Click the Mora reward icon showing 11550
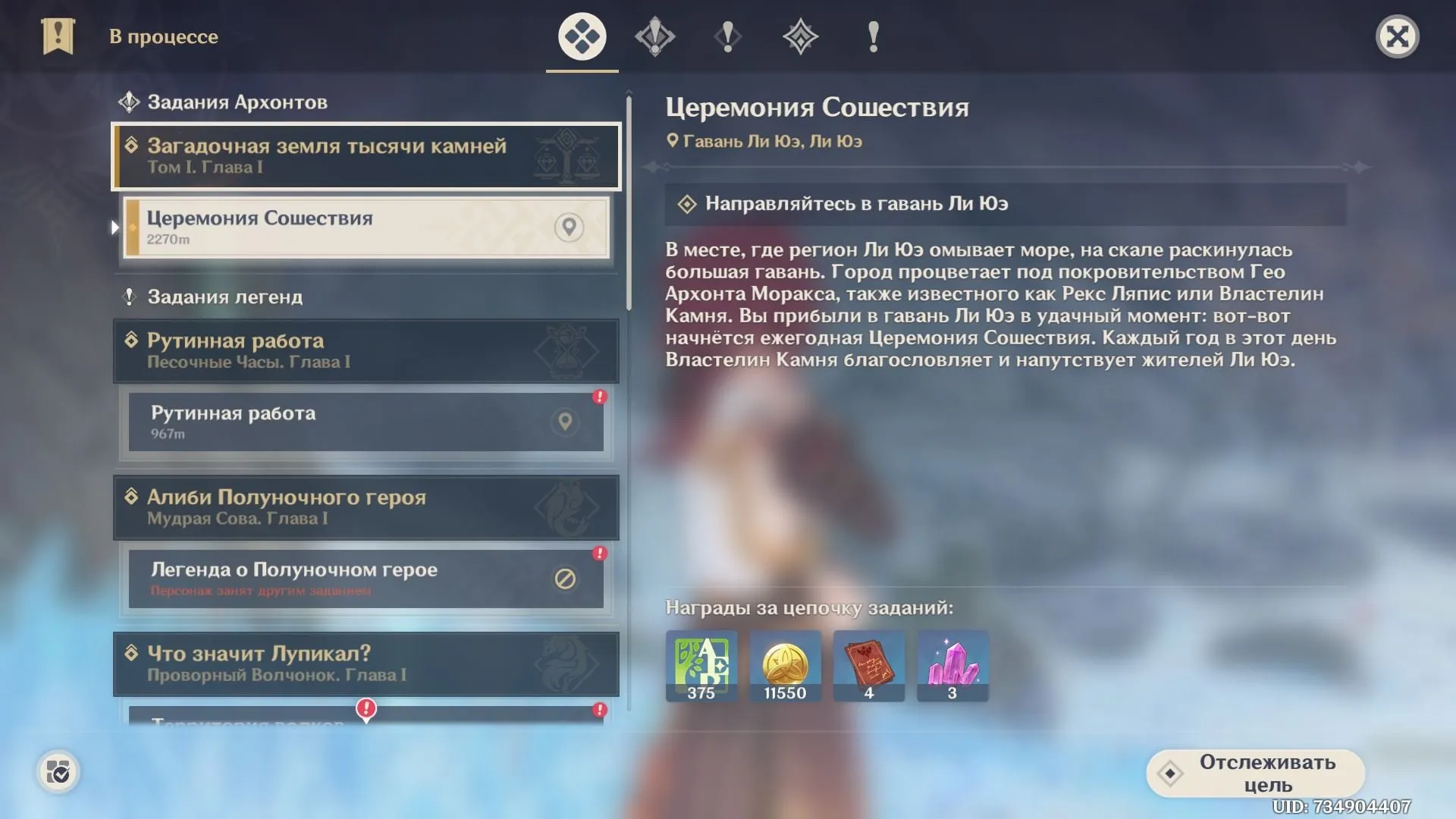The image size is (1456, 819). (785, 666)
